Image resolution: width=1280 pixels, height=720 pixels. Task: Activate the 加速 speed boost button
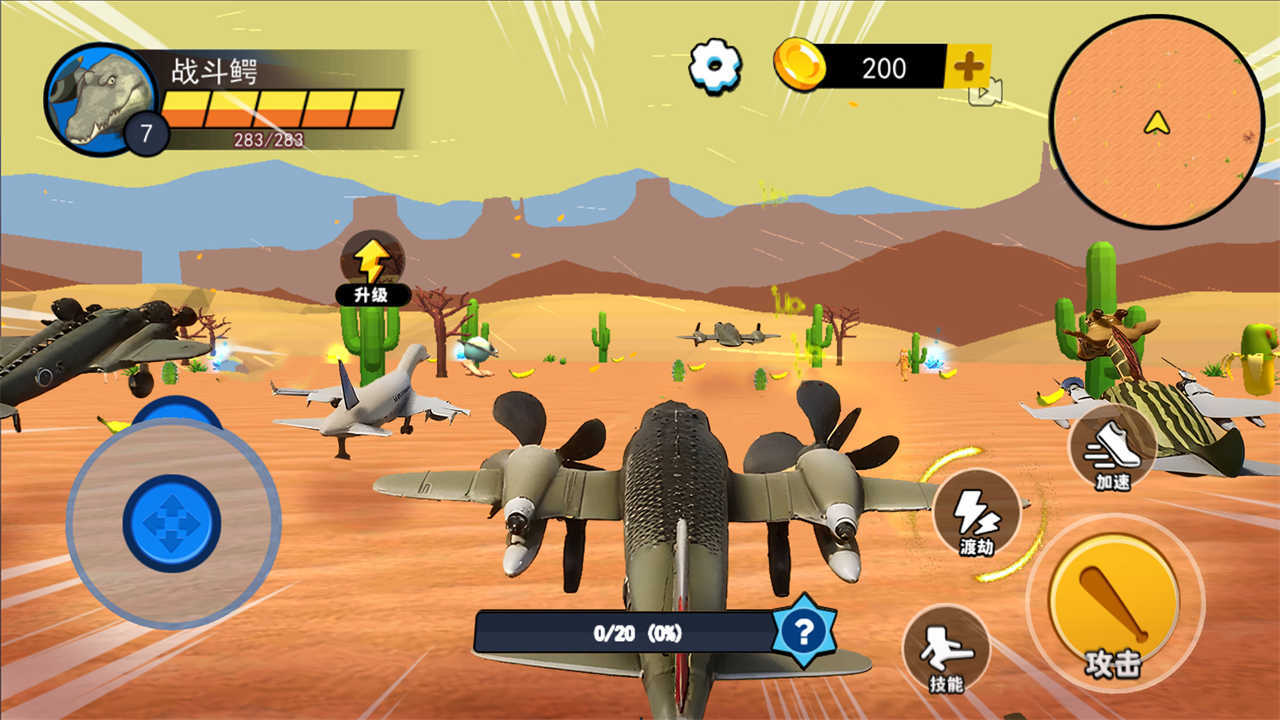click(x=1112, y=449)
